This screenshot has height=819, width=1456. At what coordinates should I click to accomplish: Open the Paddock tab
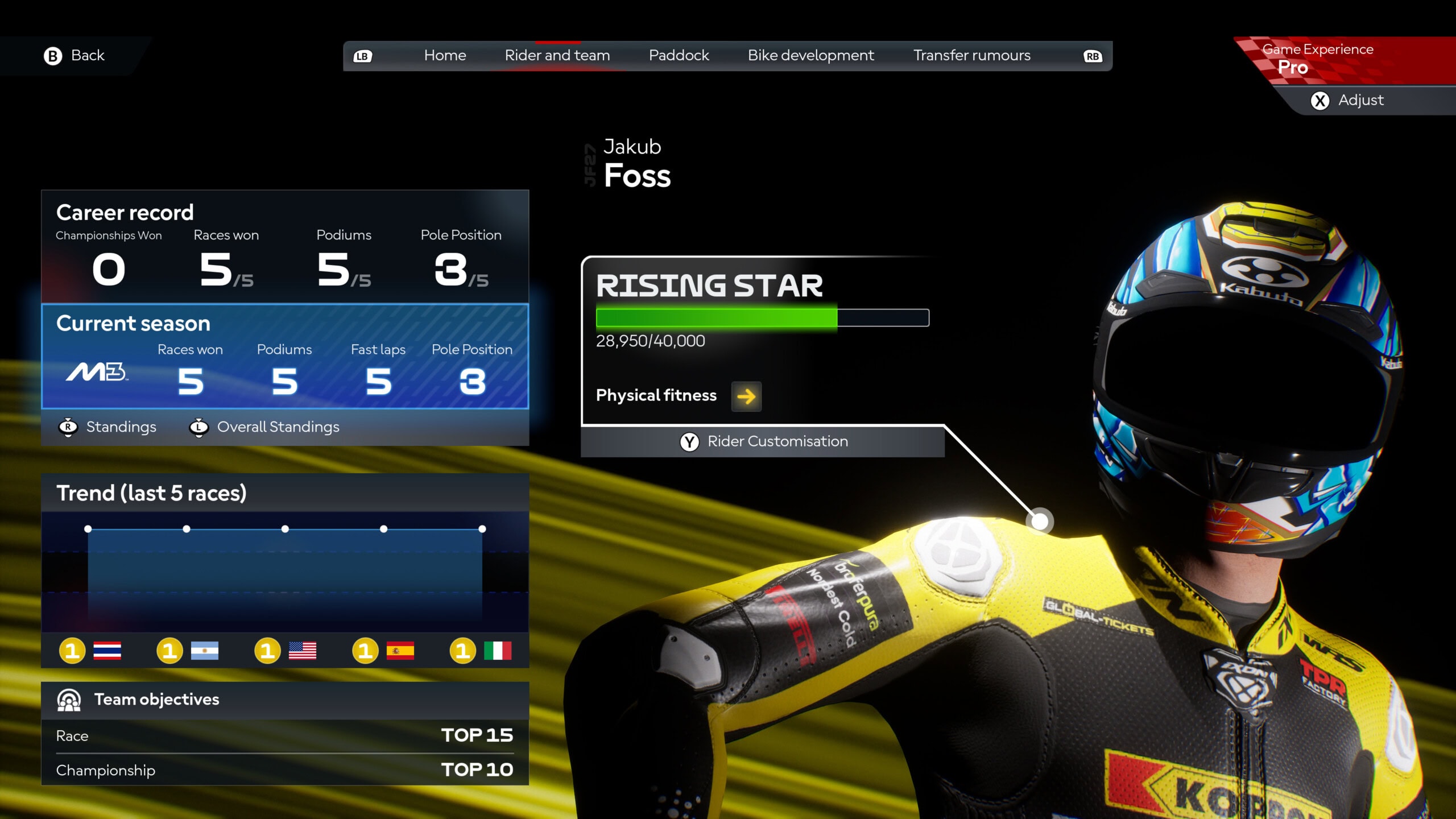tap(679, 56)
